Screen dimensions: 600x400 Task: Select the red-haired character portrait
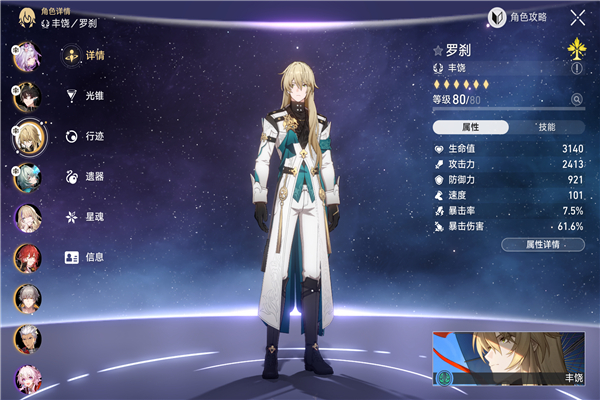[27, 258]
